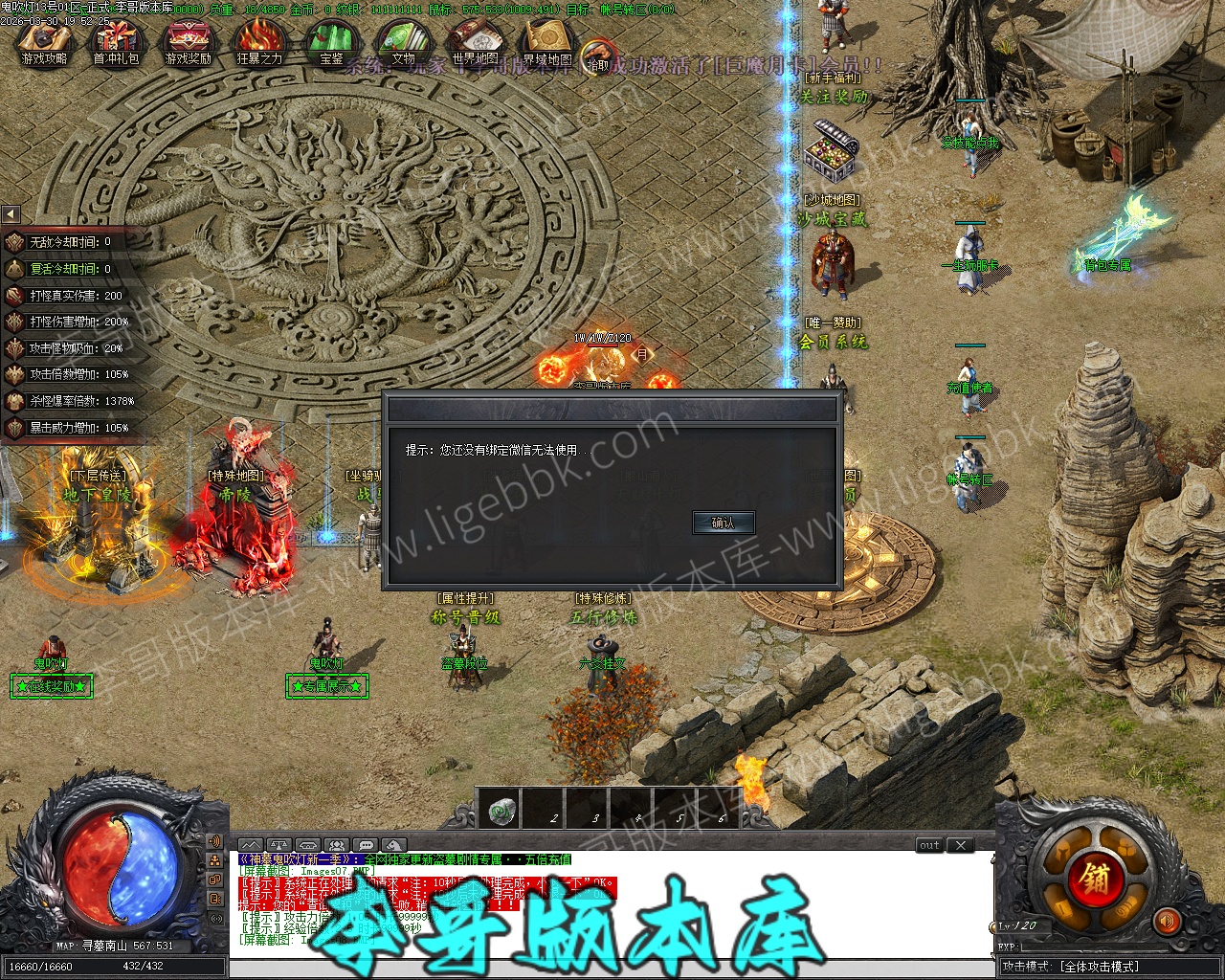This screenshot has height=980, width=1225.
Task: Open the 文物 relics book
Action: pyautogui.click(x=403, y=44)
